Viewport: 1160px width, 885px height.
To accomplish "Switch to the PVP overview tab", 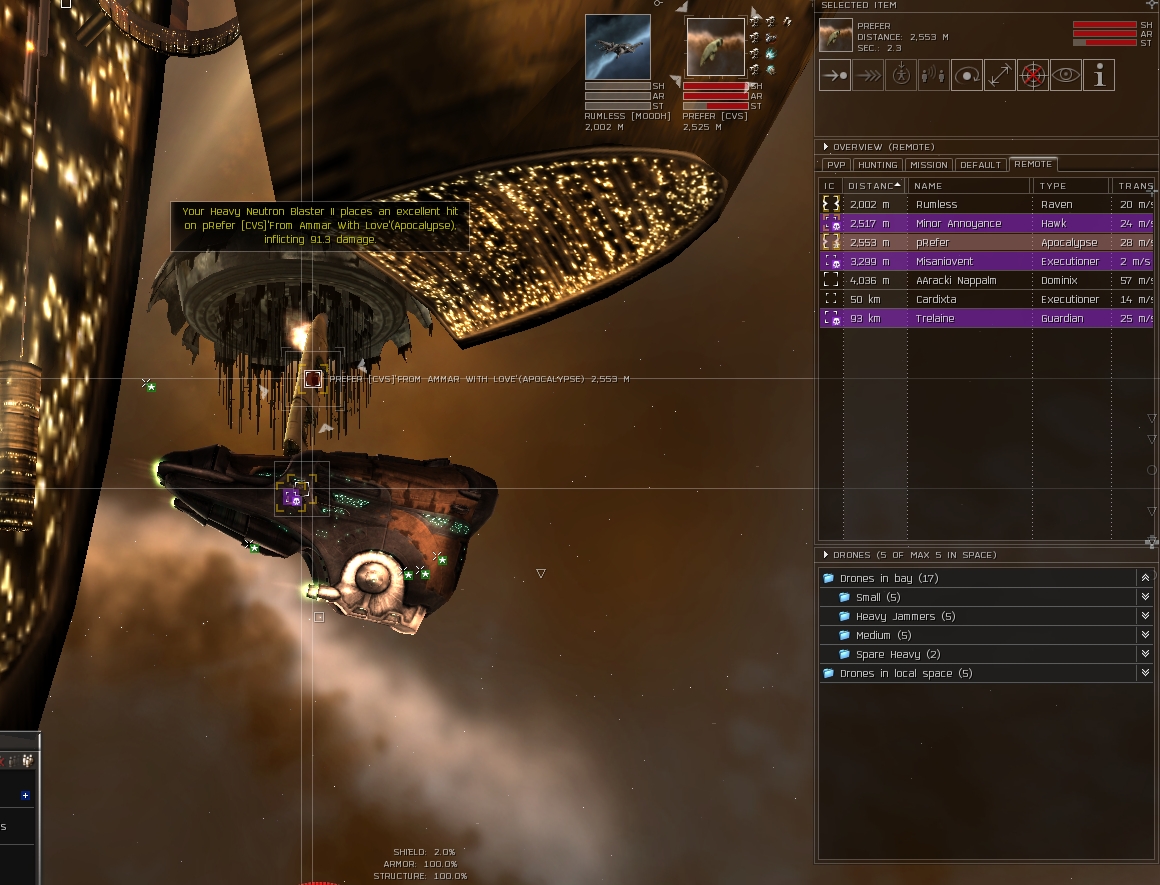I will [x=835, y=165].
